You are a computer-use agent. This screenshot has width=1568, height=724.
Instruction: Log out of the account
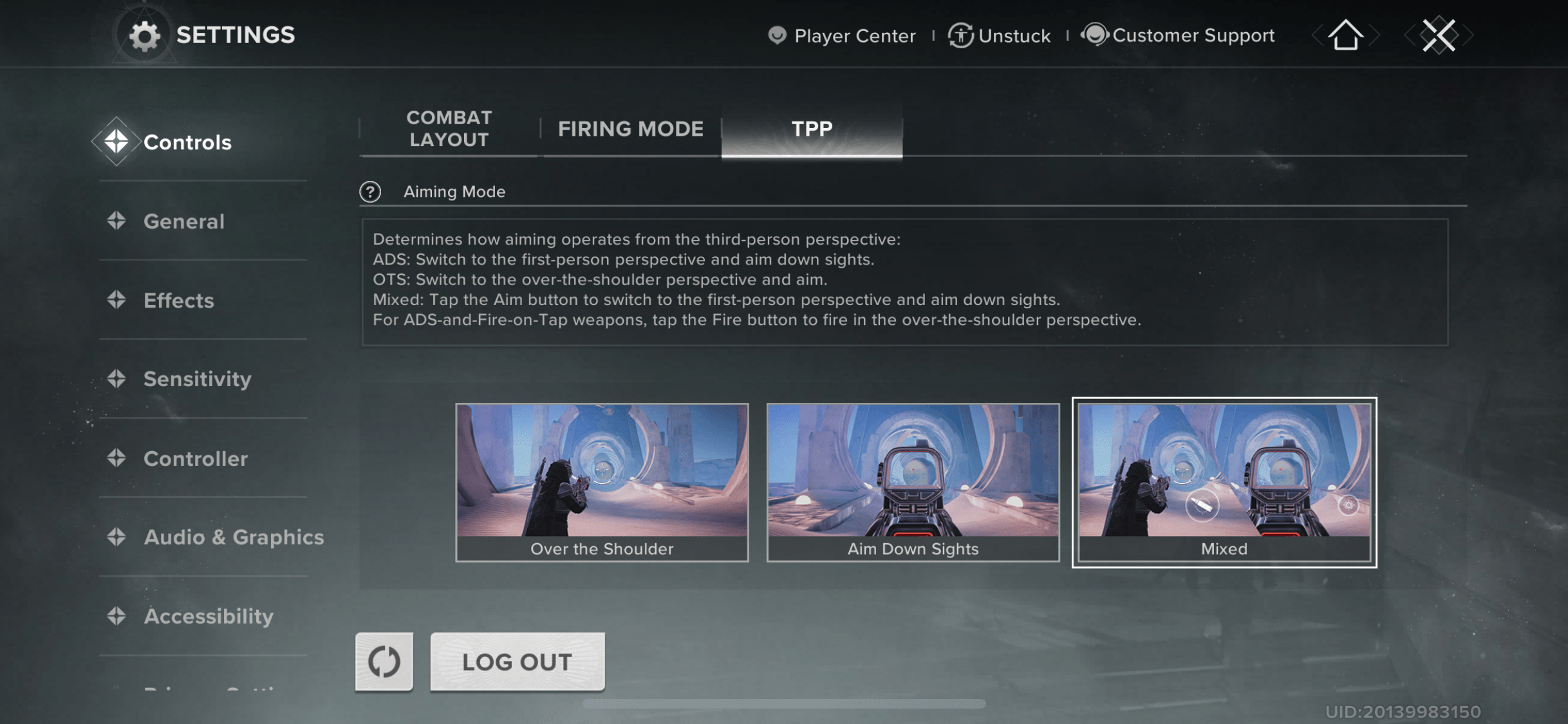point(517,662)
